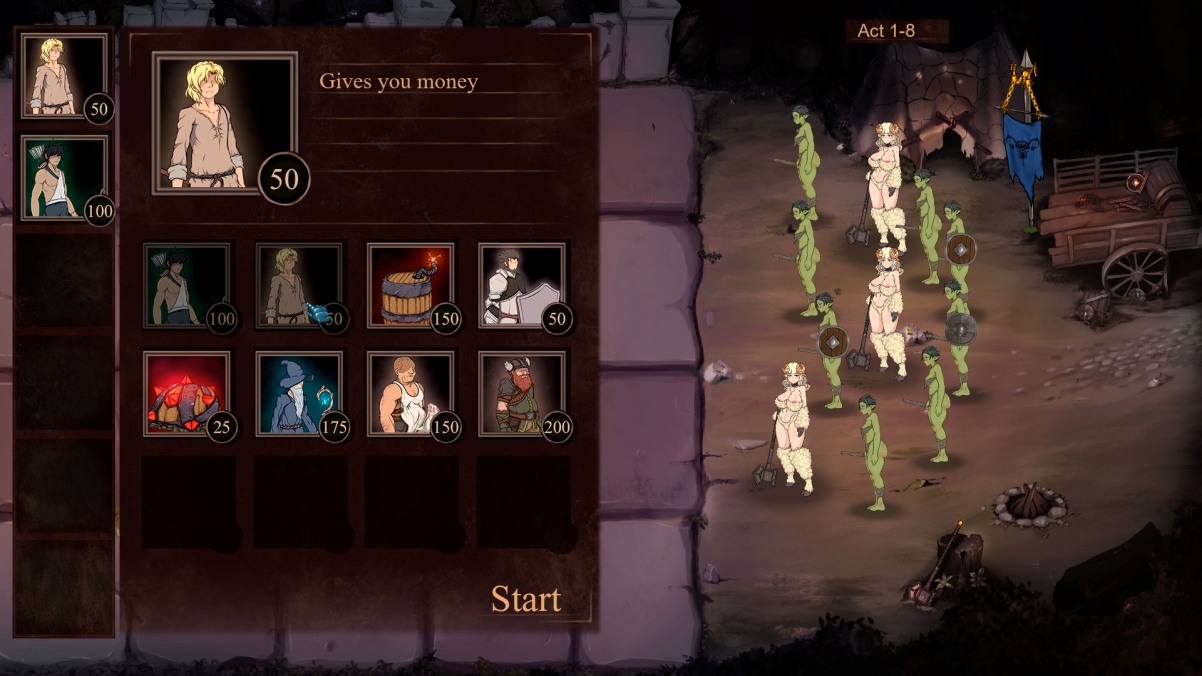1202x676 pixels.
Task: Select the dark-haired archer slot in the left column
Action: click(x=64, y=177)
